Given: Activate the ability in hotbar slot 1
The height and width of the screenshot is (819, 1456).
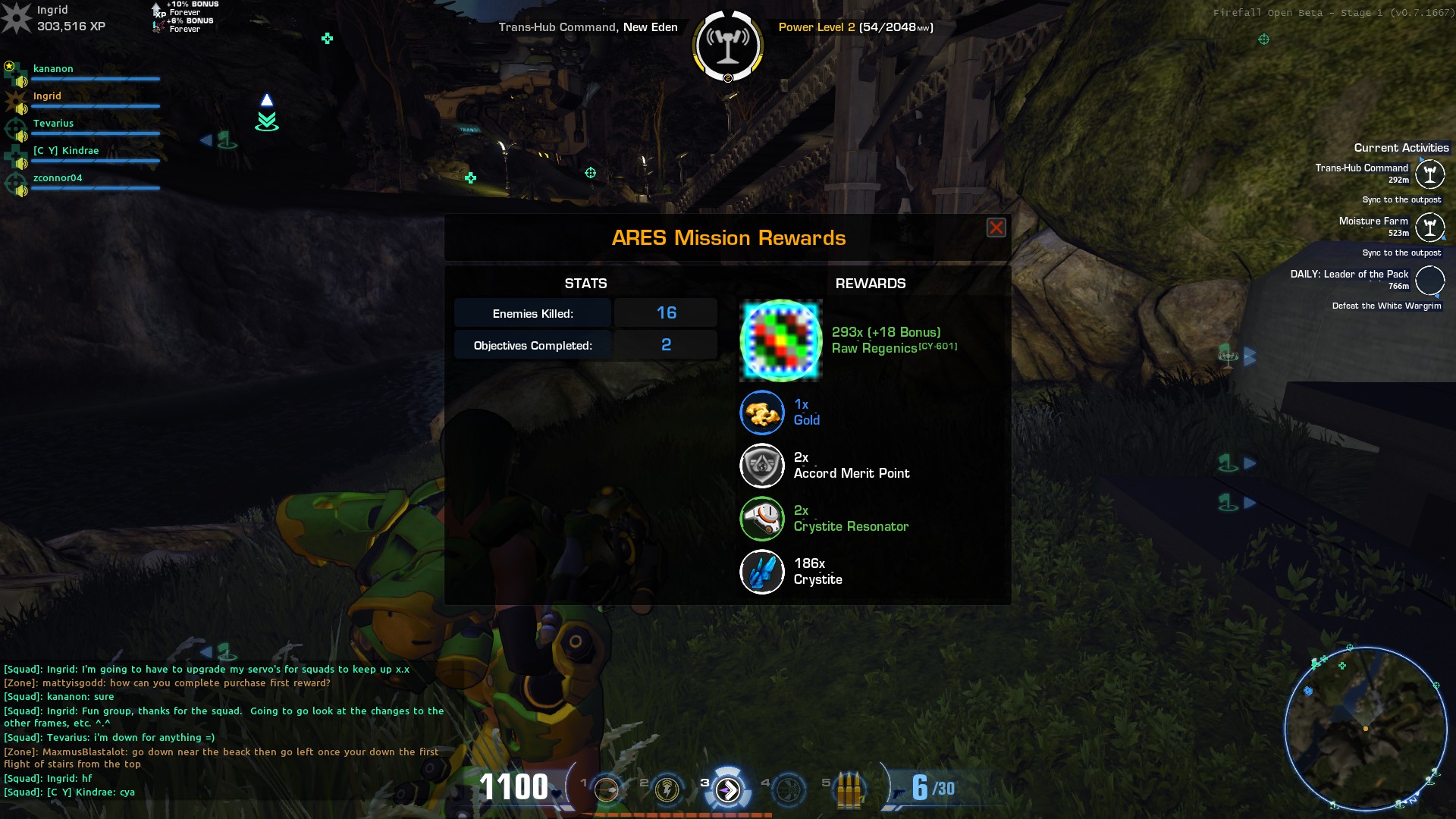Looking at the screenshot, I should [607, 789].
